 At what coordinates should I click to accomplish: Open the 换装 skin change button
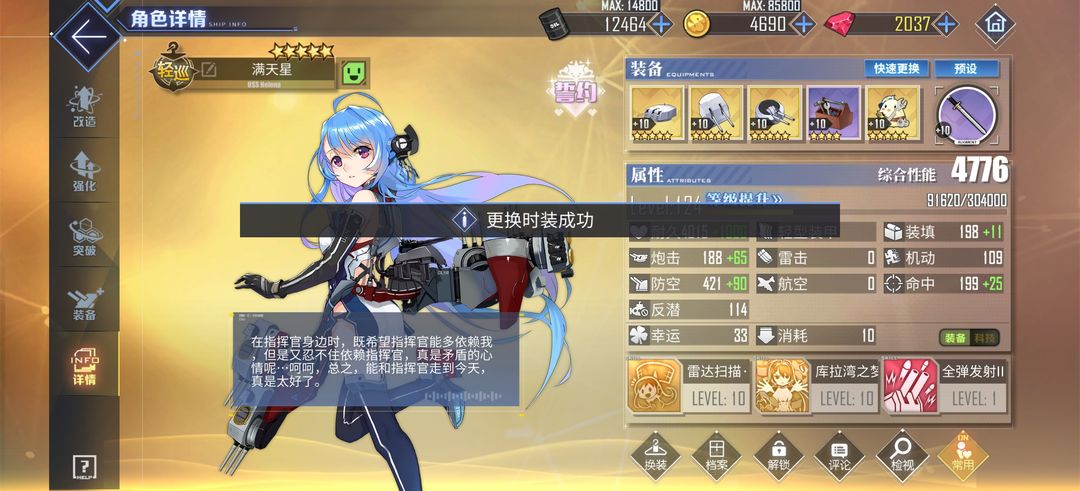point(655,456)
